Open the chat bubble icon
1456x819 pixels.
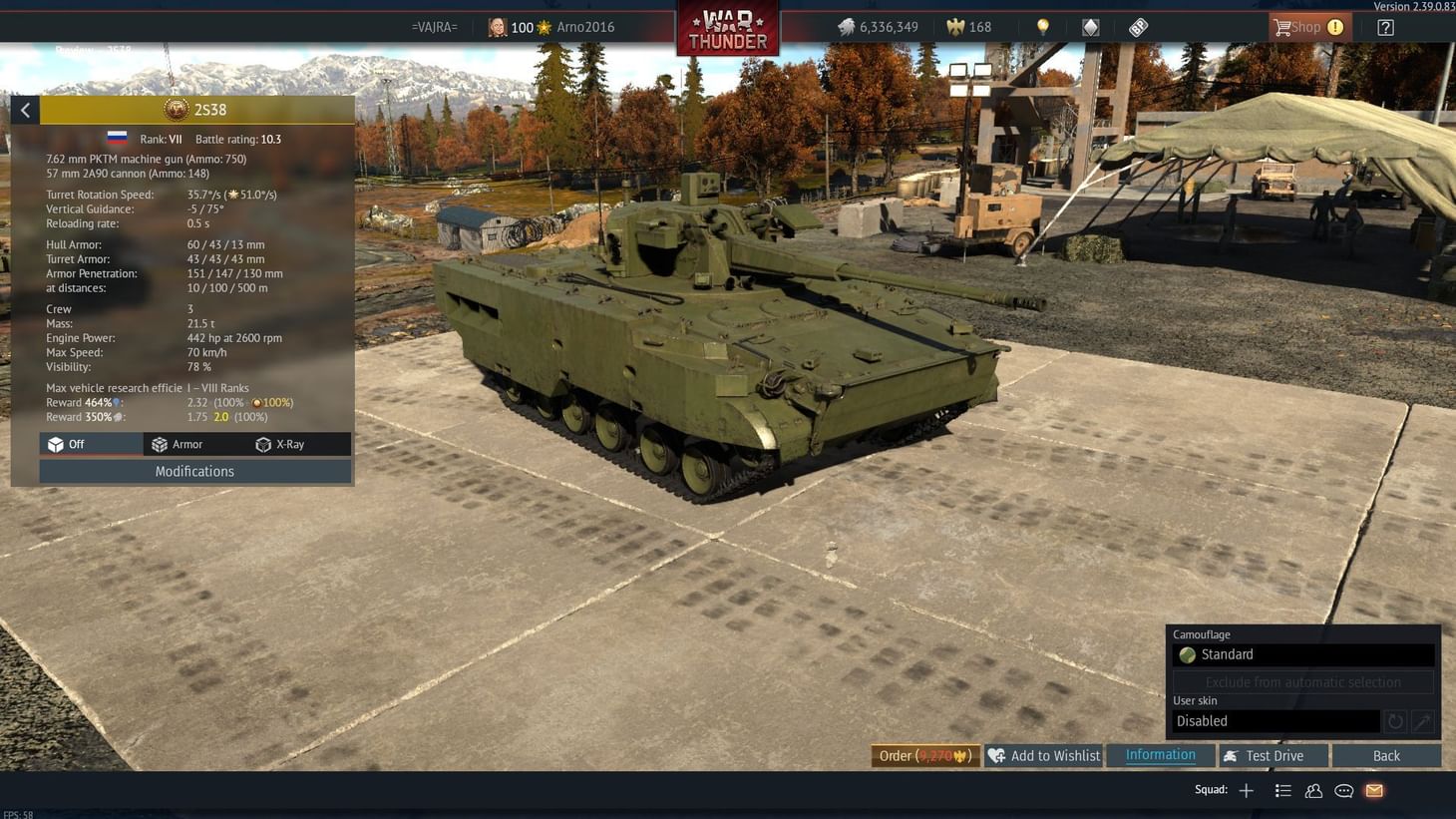[x=1343, y=790]
